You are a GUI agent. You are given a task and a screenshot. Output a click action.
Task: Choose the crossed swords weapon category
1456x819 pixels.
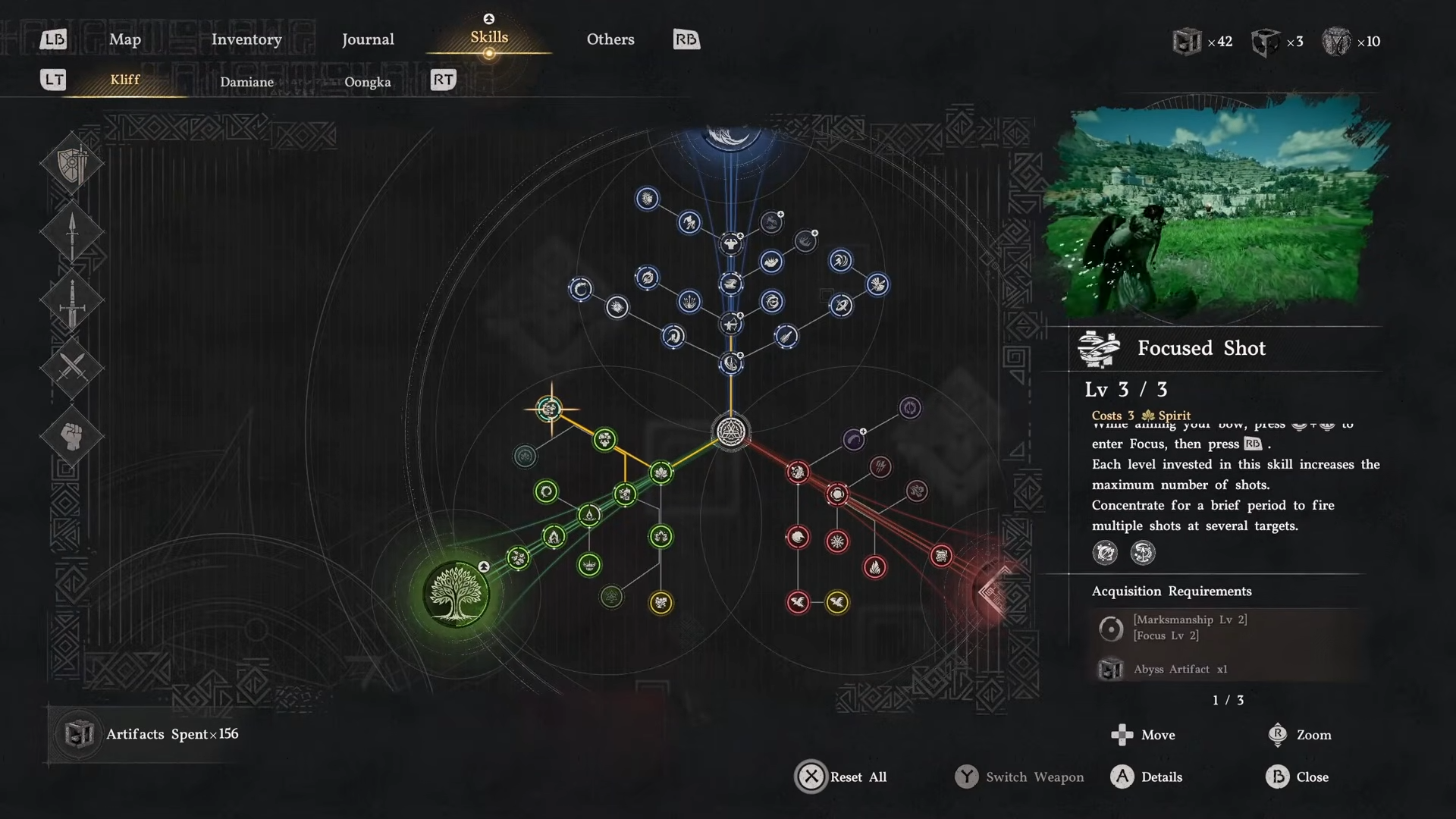click(72, 368)
